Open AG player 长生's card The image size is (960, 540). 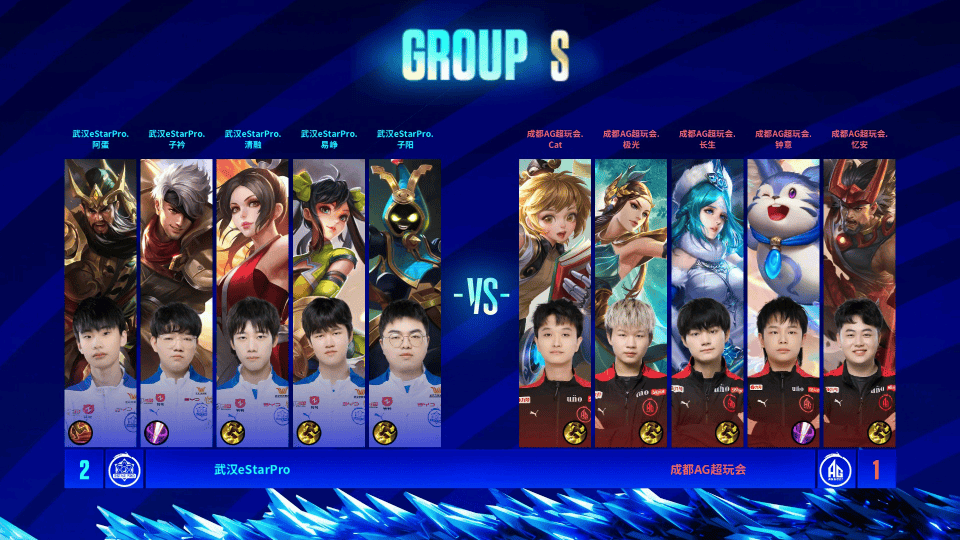coord(708,302)
